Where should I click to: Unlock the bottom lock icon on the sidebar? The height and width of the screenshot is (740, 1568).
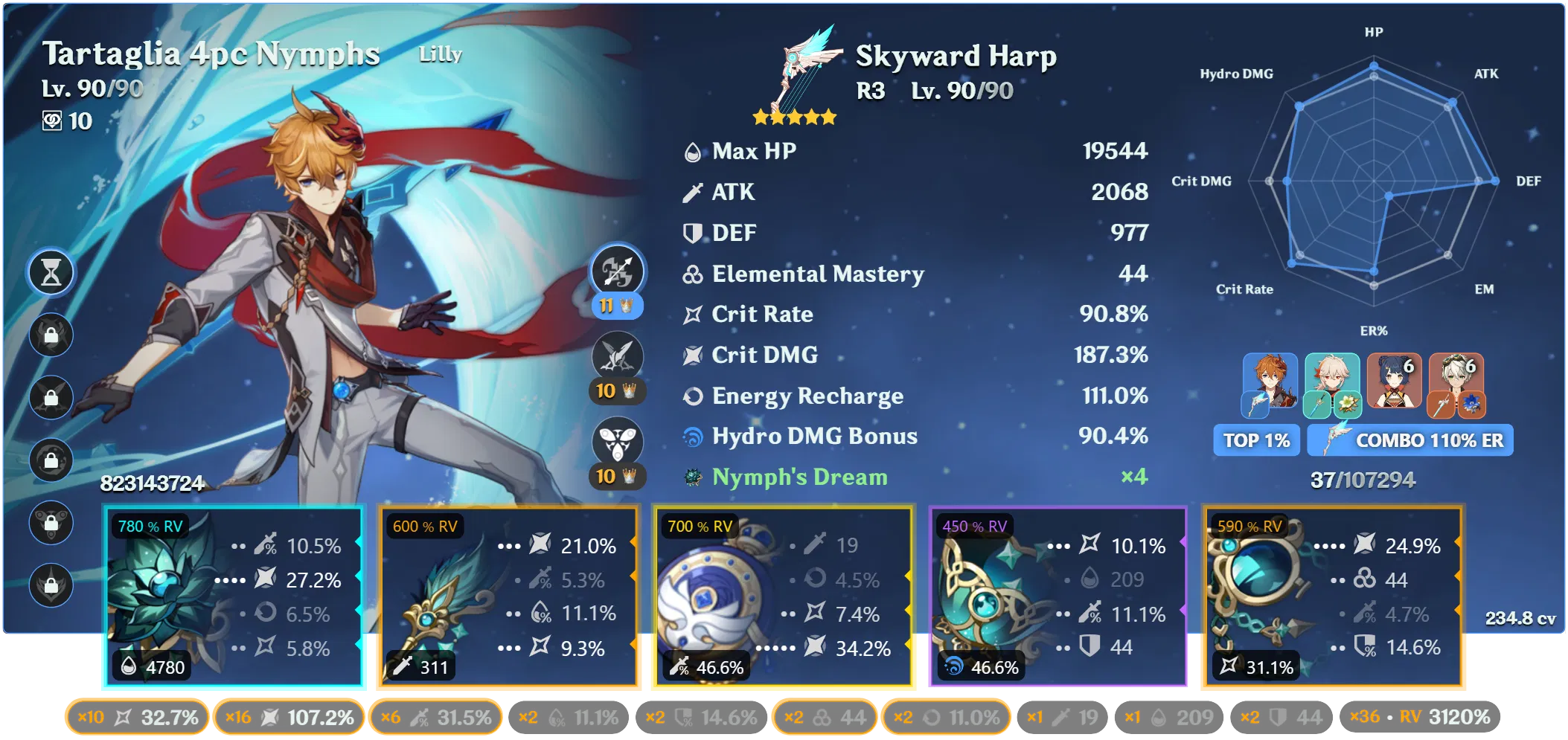click(51, 584)
